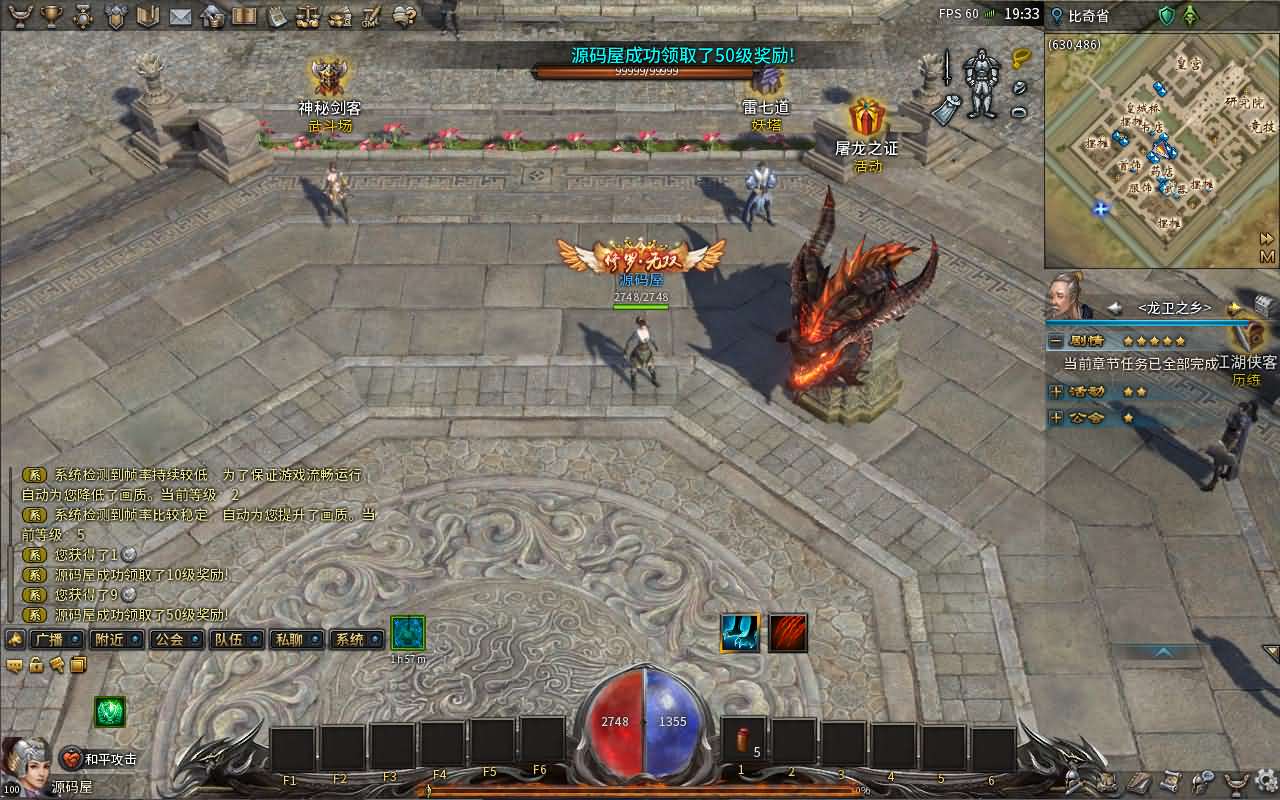Screen dimensions: 1280x800
Task: Click the city minimap
Action: (x=1160, y=150)
